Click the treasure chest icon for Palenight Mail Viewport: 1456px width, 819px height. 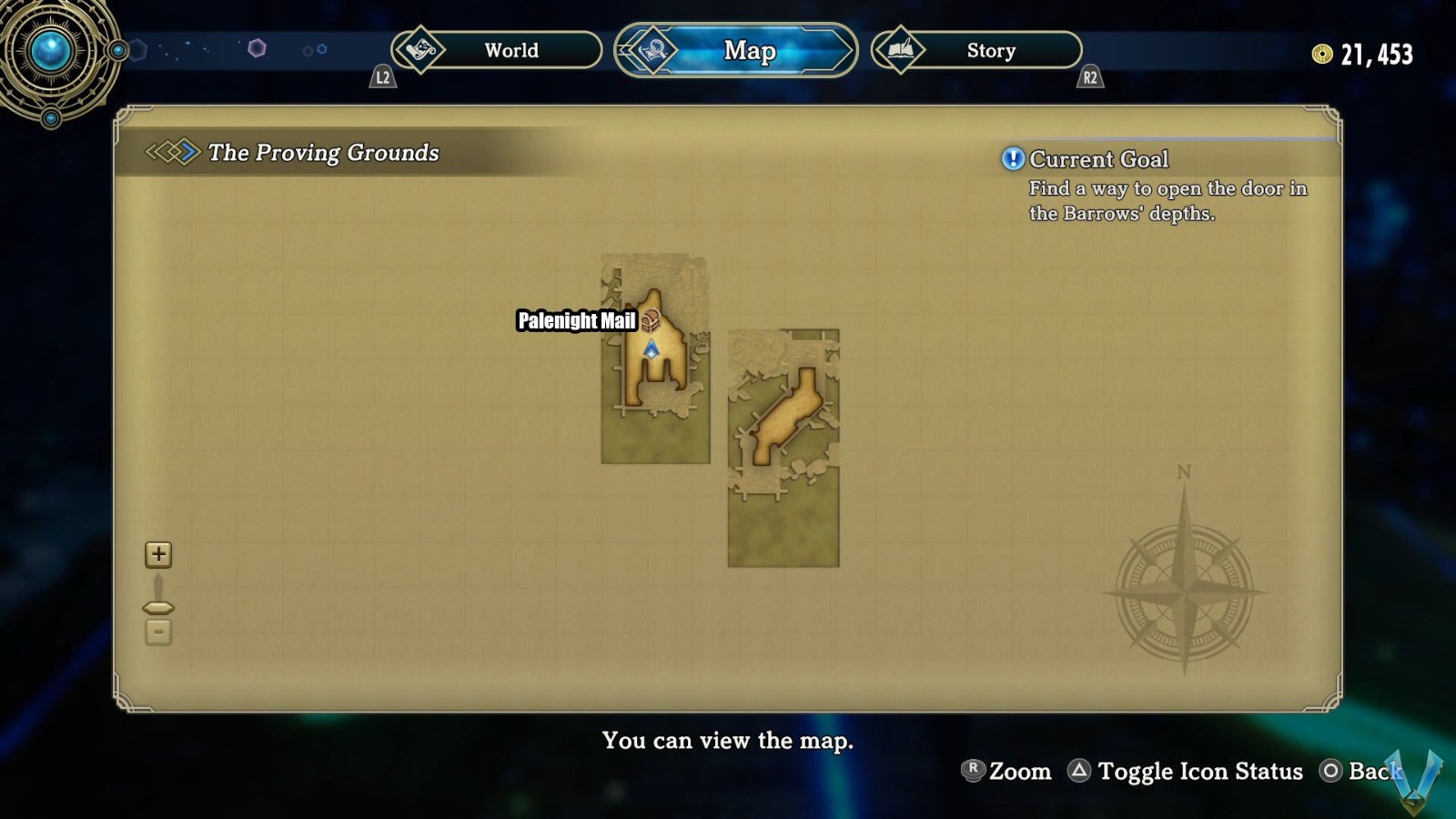[x=651, y=320]
